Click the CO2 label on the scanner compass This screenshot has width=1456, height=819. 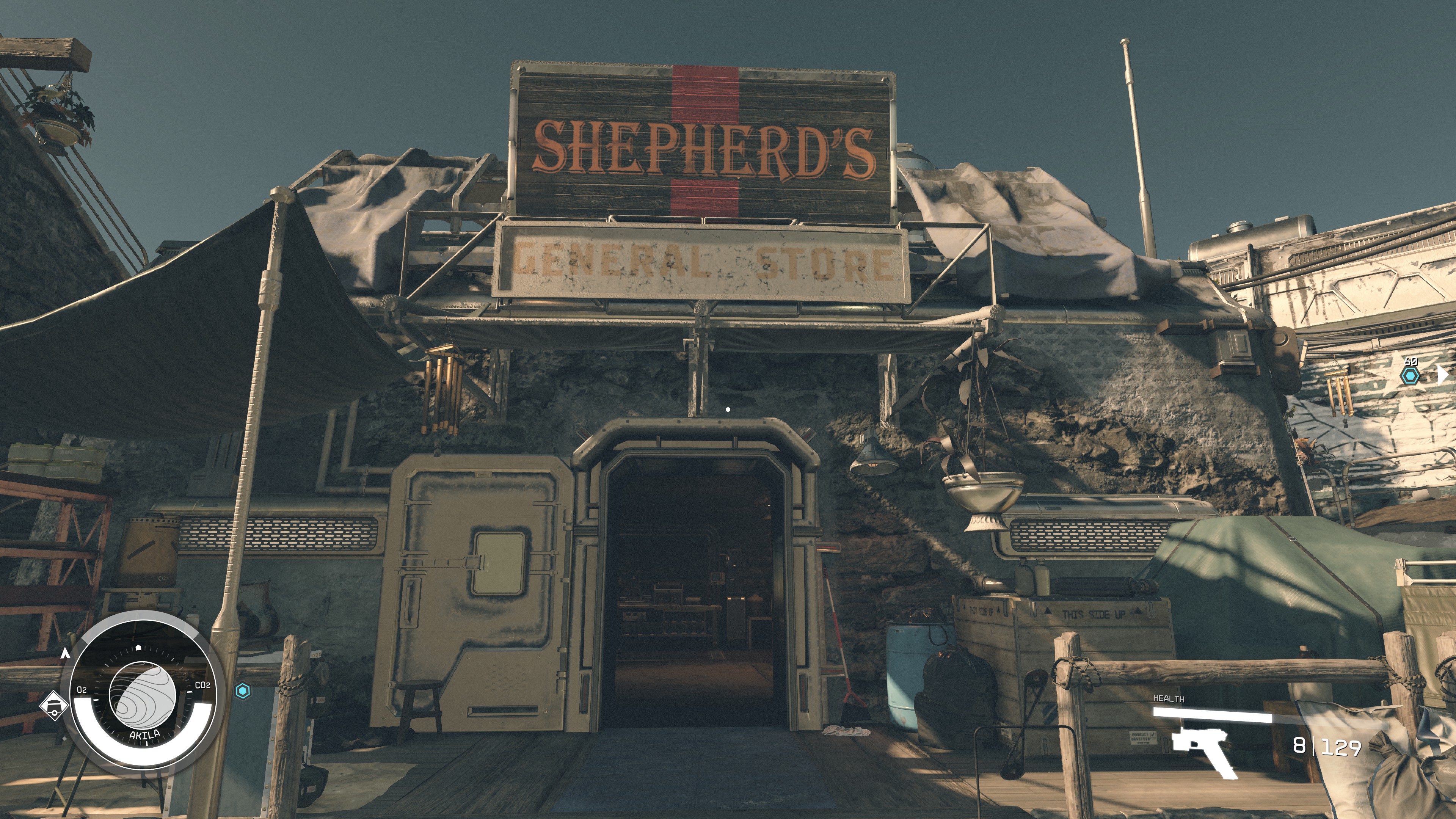pos(203,685)
